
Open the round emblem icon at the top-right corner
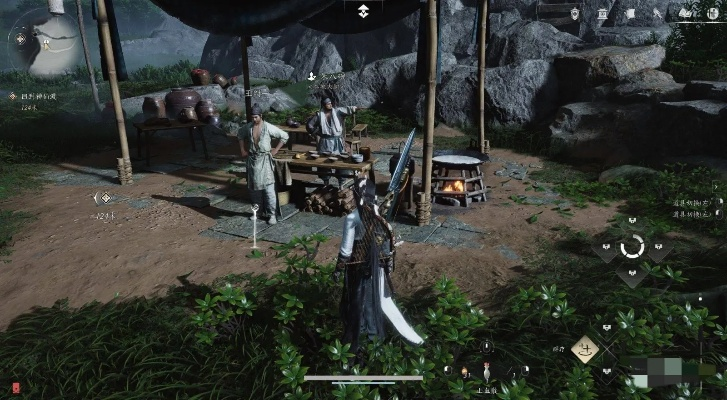tap(712, 13)
